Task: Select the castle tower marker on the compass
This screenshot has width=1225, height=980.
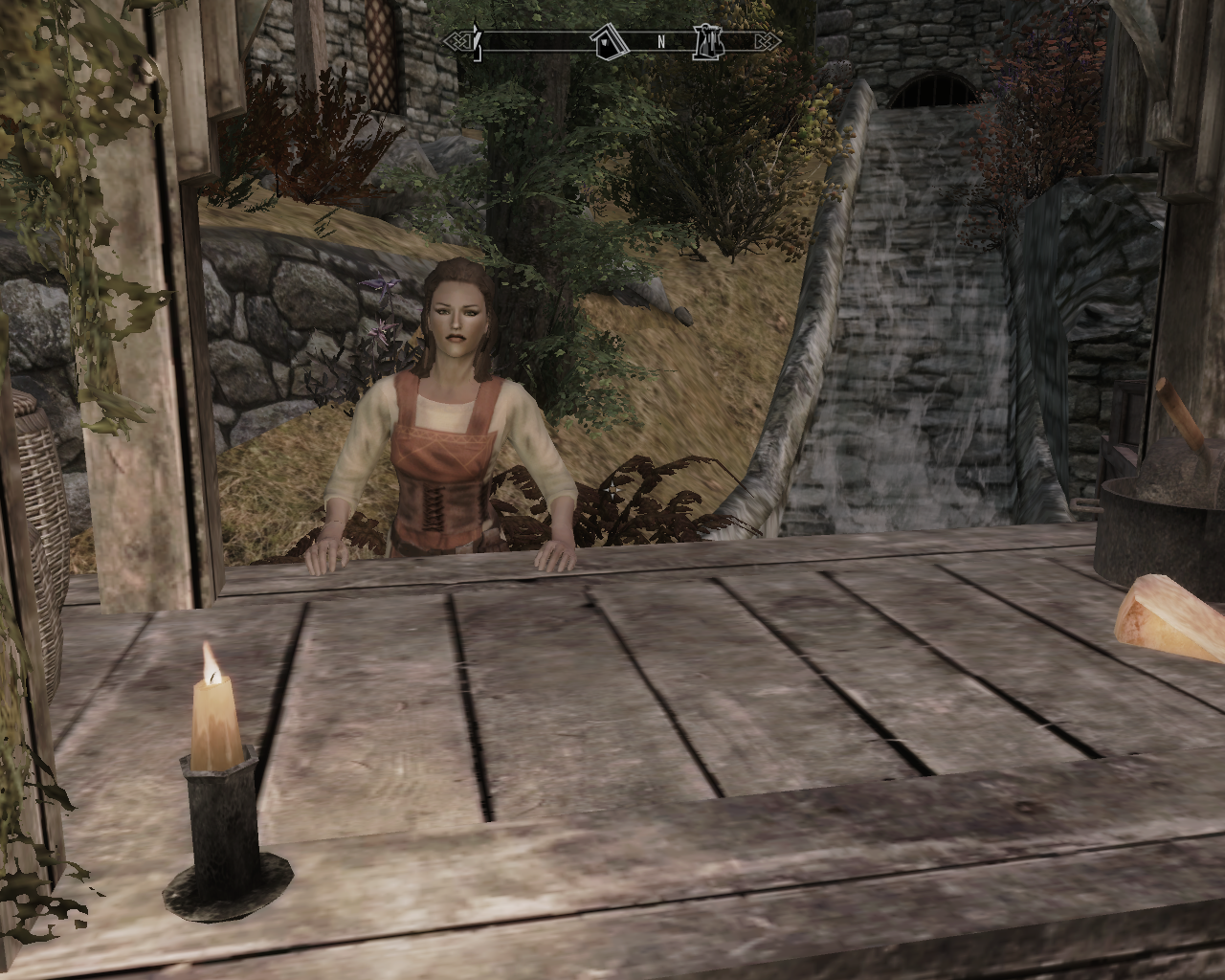Action: (x=710, y=41)
